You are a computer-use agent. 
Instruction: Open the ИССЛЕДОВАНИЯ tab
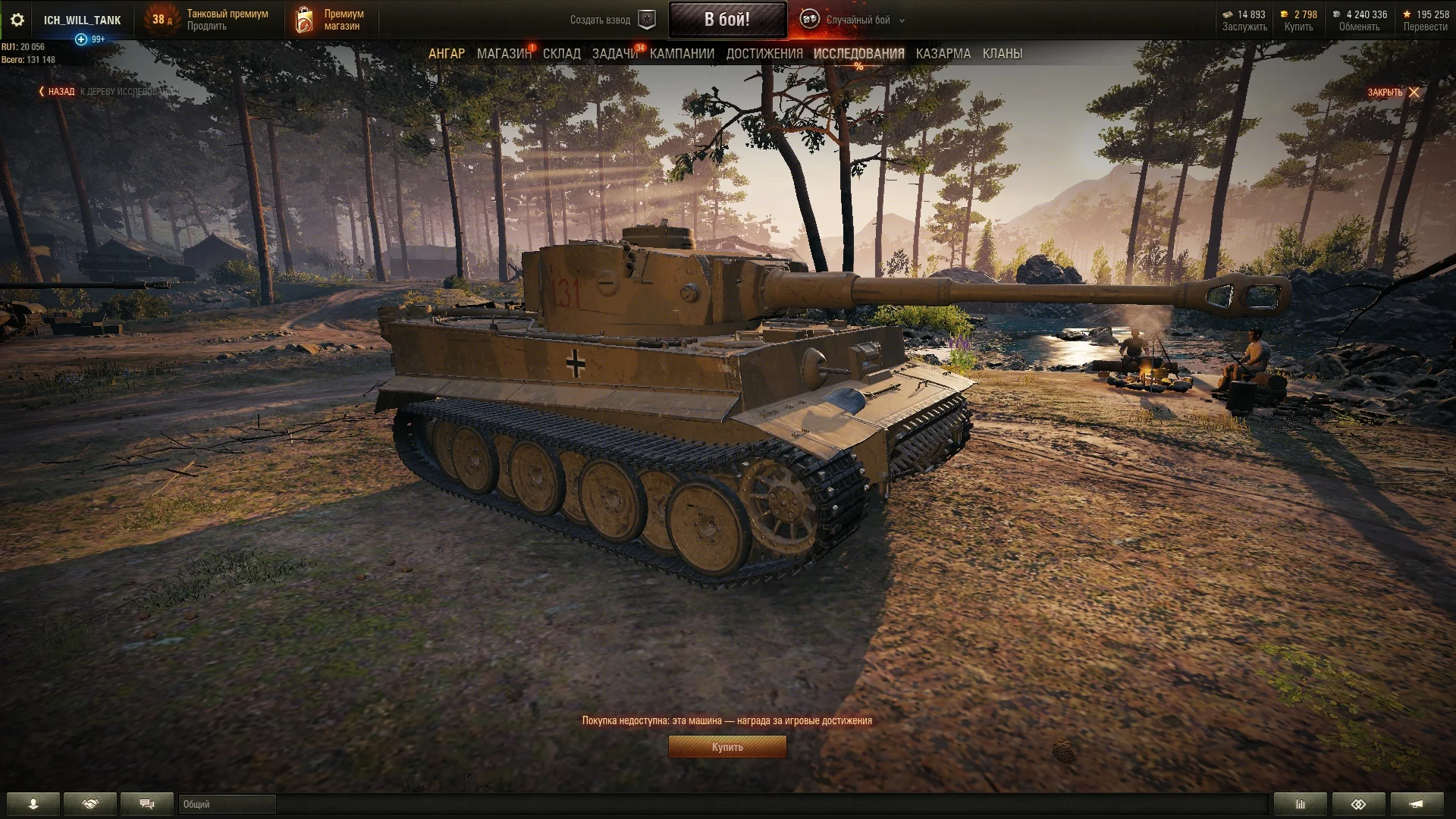(x=858, y=54)
